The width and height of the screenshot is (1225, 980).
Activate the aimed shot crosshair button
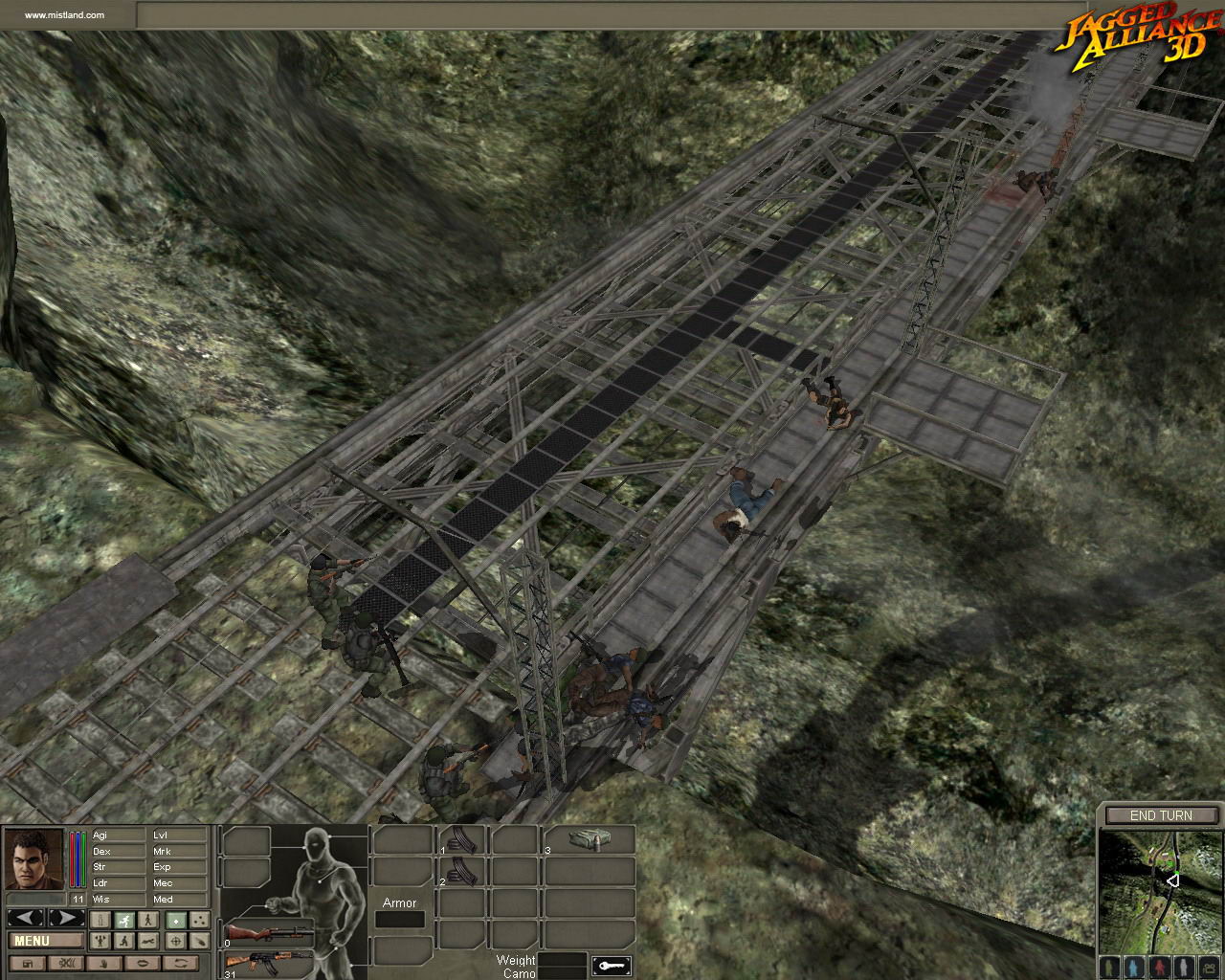tap(175, 941)
